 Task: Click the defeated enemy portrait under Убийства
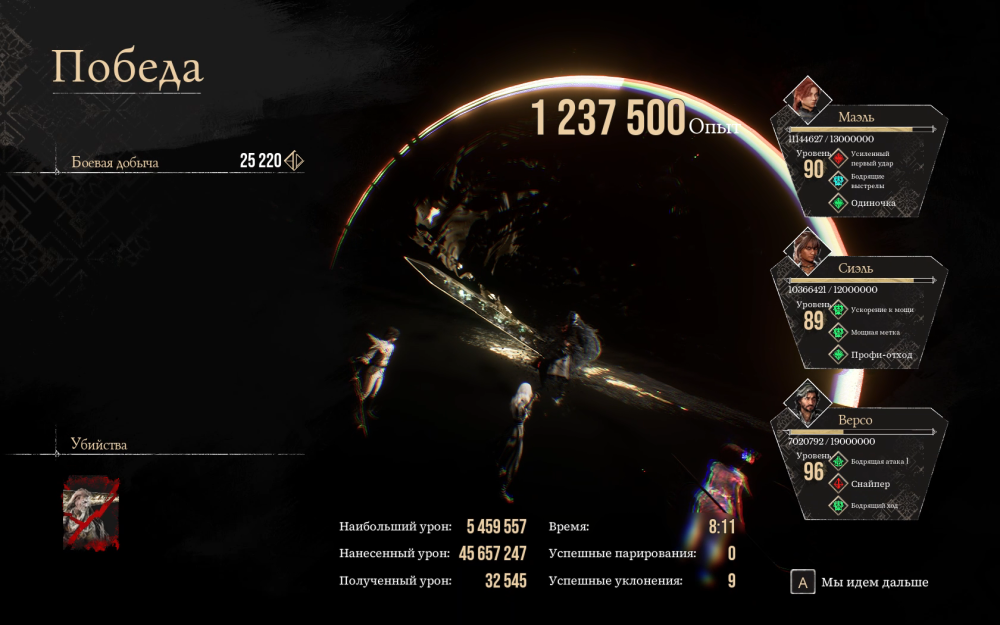pos(91,512)
